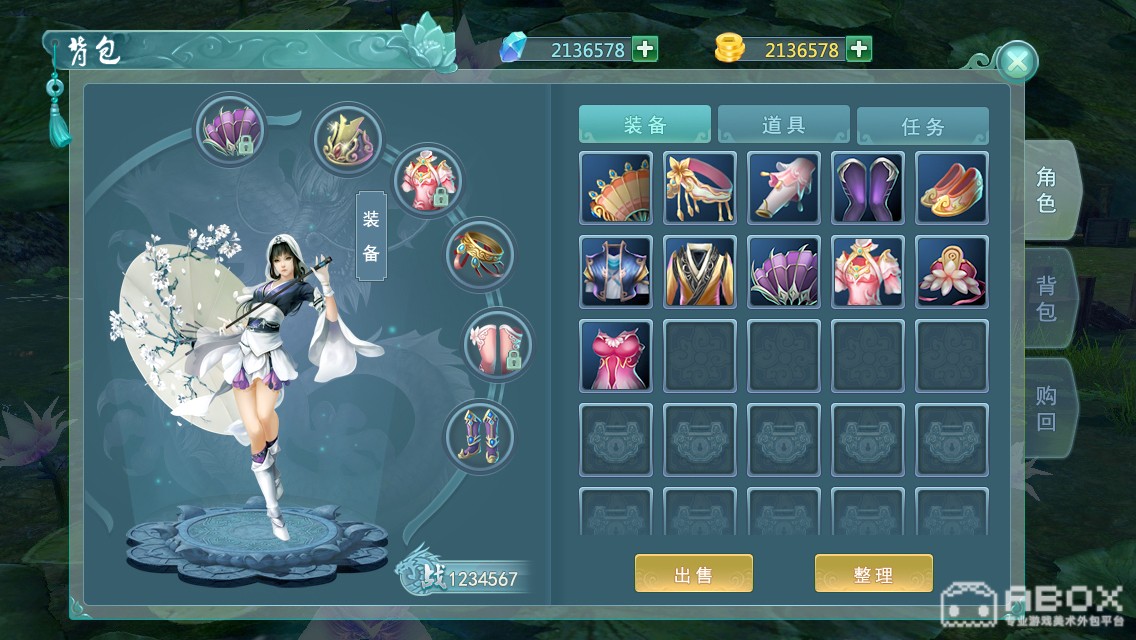This screenshot has height=640, width=1136.
Task: Choose the black and gold robe item
Action: point(700,272)
